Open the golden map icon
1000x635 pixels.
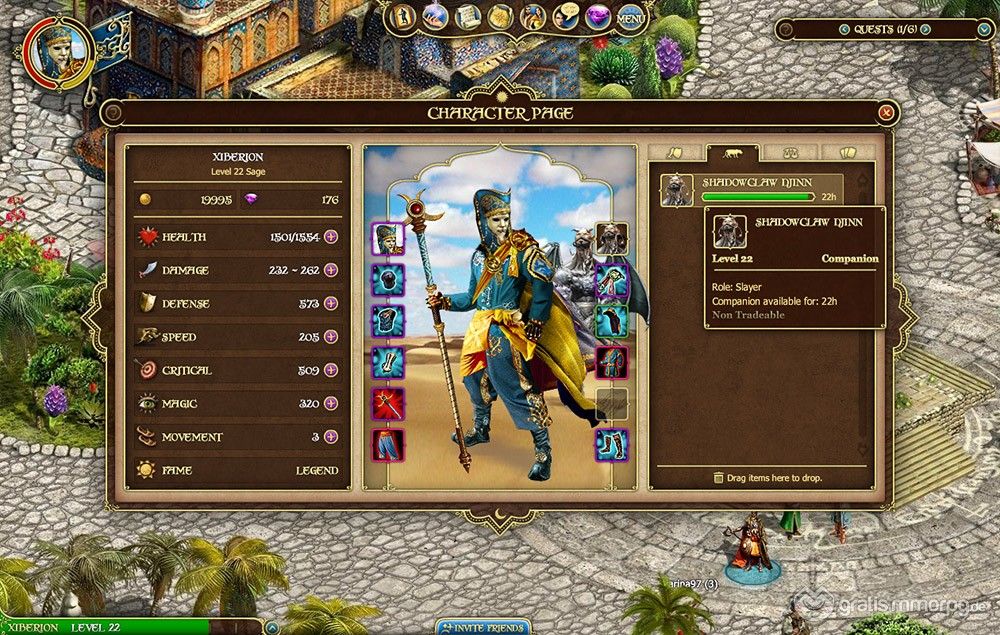(x=500, y=17)
